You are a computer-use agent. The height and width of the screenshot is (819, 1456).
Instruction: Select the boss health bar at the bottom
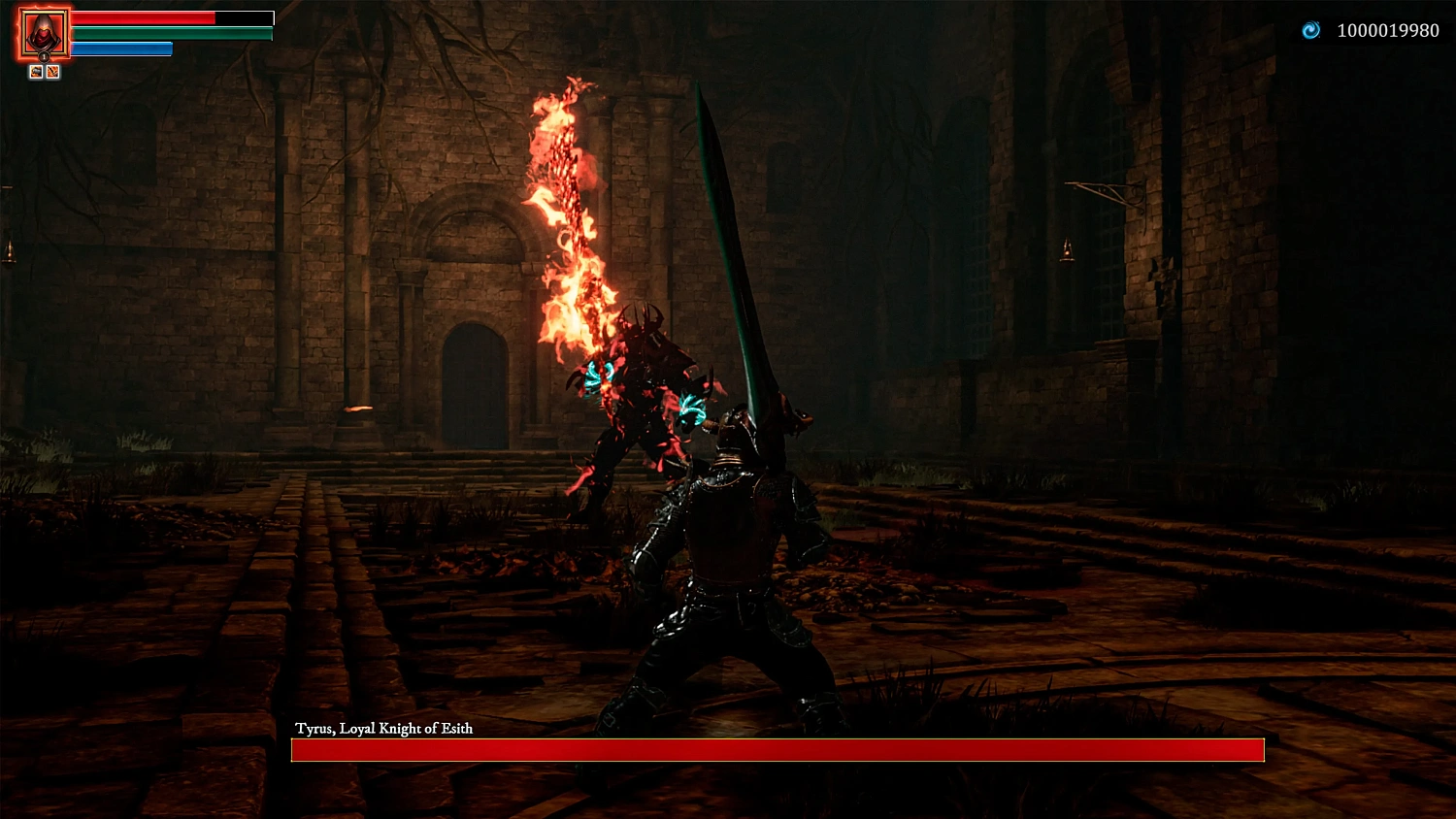click(x=777, y=748)
